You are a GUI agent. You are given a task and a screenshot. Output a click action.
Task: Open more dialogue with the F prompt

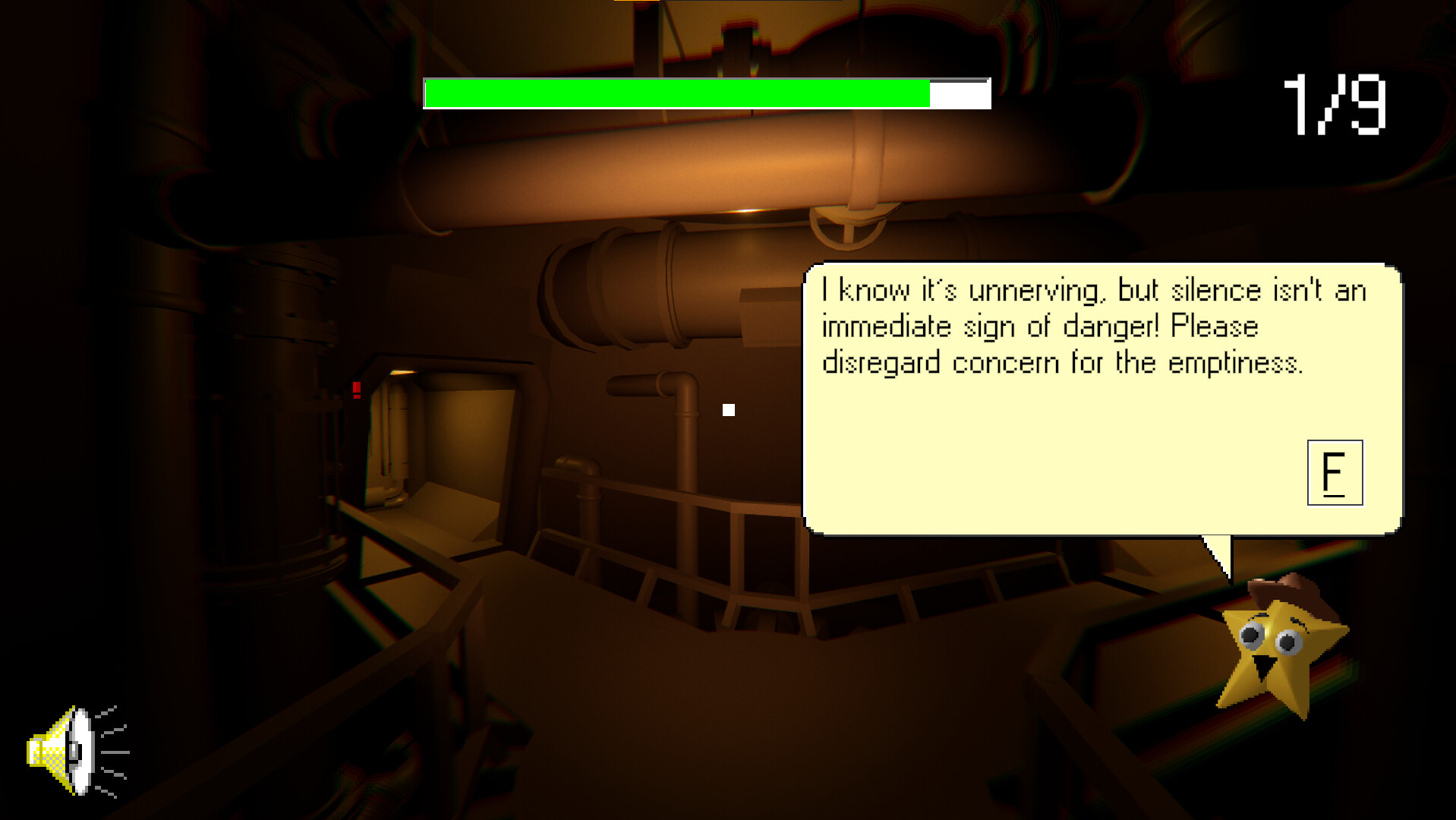click(x=1334, y=473)
